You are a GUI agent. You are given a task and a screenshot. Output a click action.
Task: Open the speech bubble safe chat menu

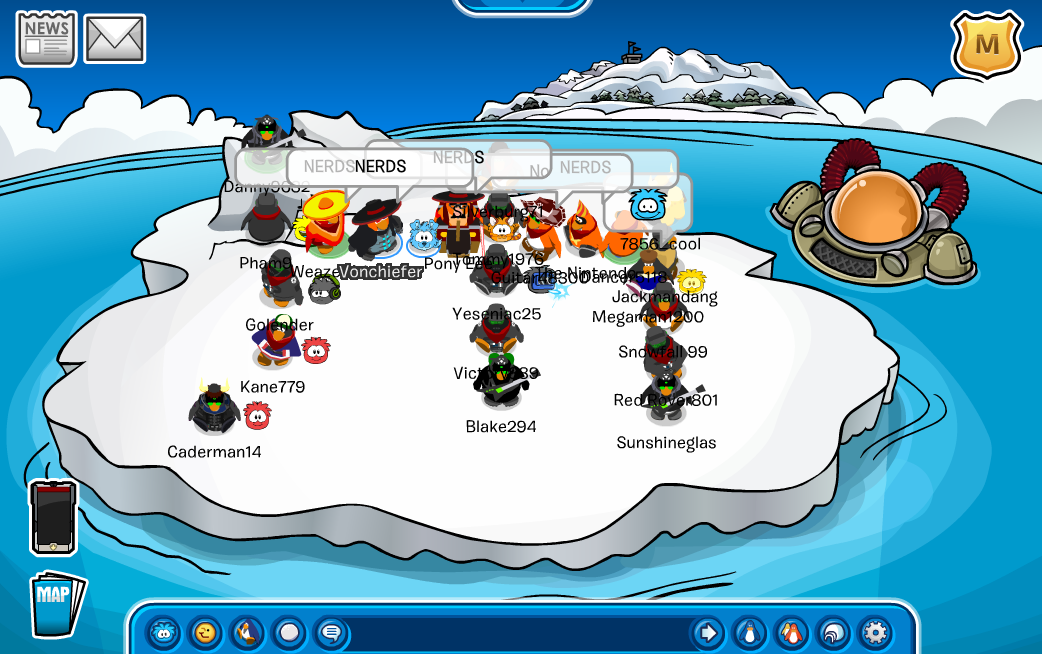331,632
